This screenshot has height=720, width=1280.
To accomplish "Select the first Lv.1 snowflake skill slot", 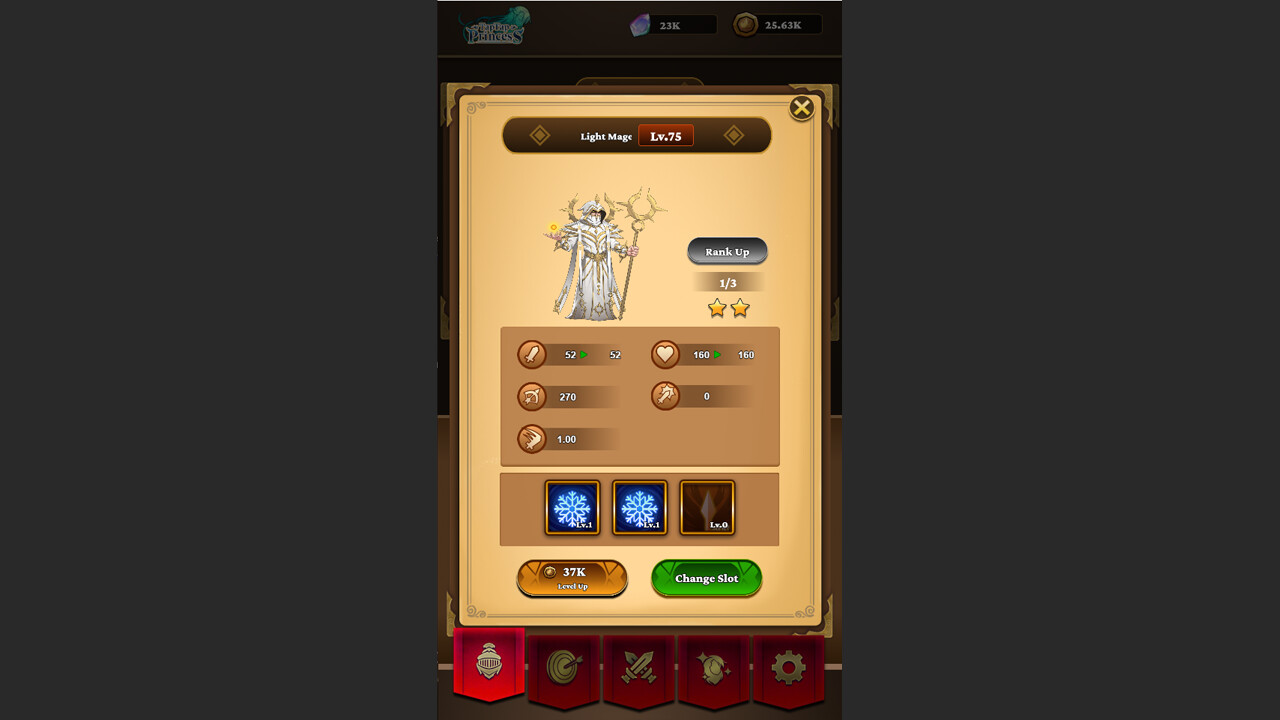I will (x=572, y=507).
